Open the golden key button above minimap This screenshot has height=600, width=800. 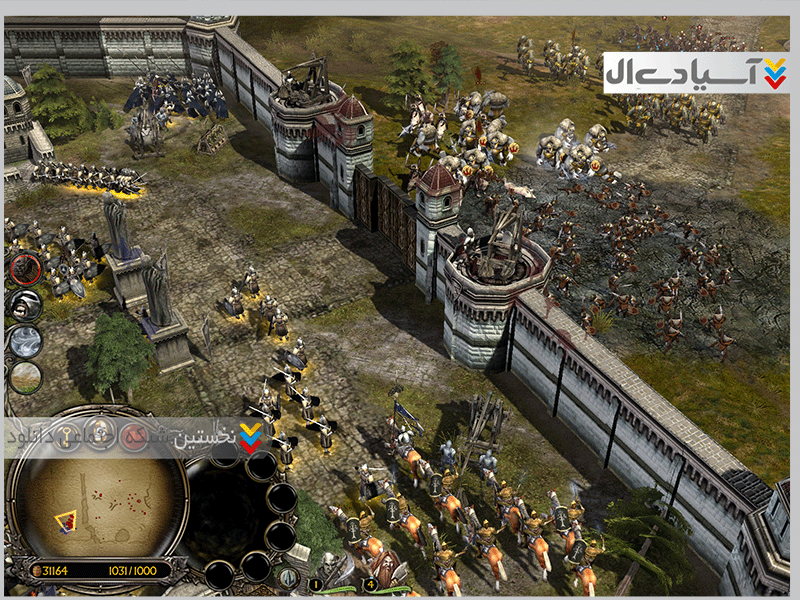68,436
